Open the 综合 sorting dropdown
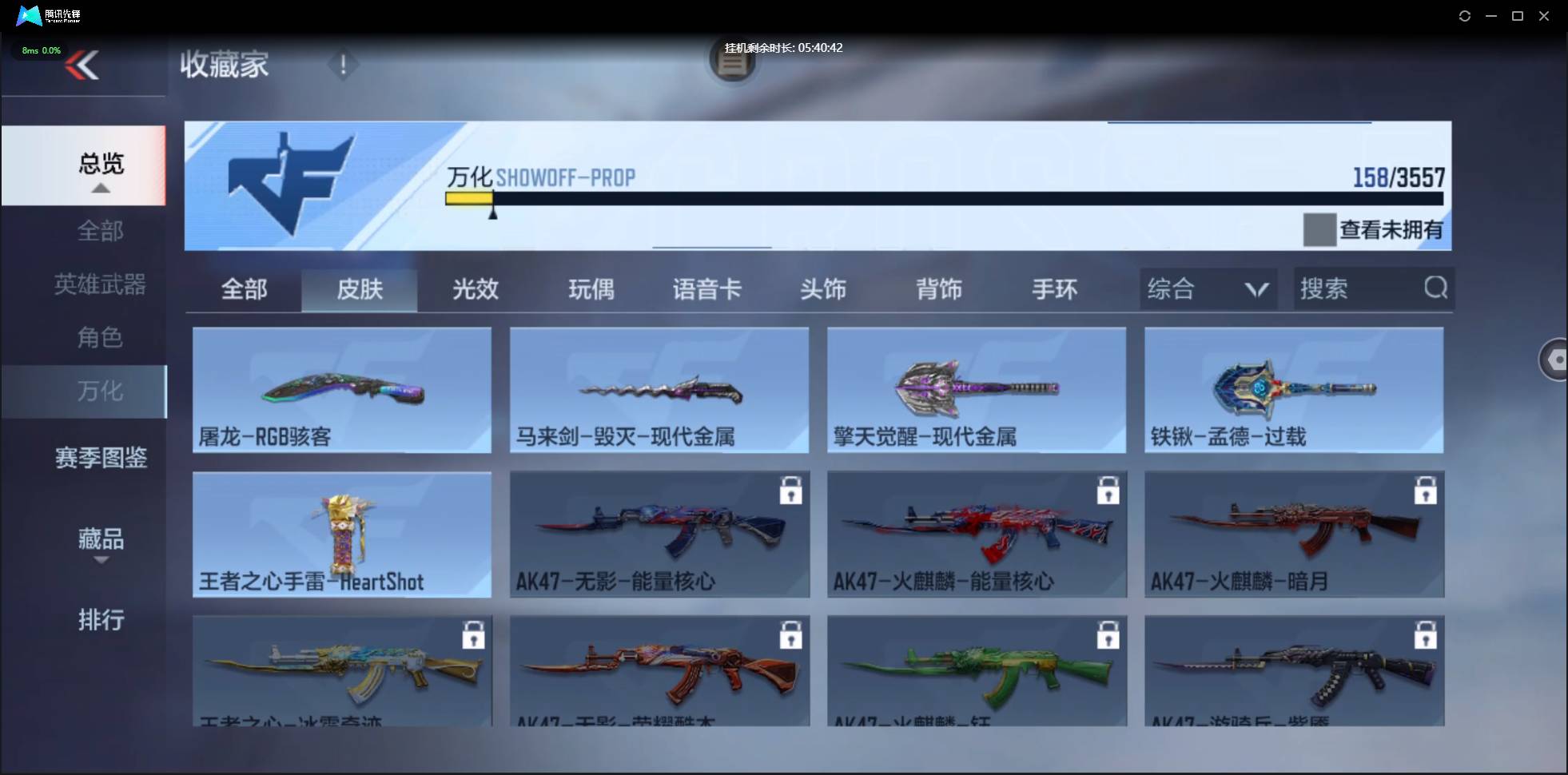 [1208, 288]
